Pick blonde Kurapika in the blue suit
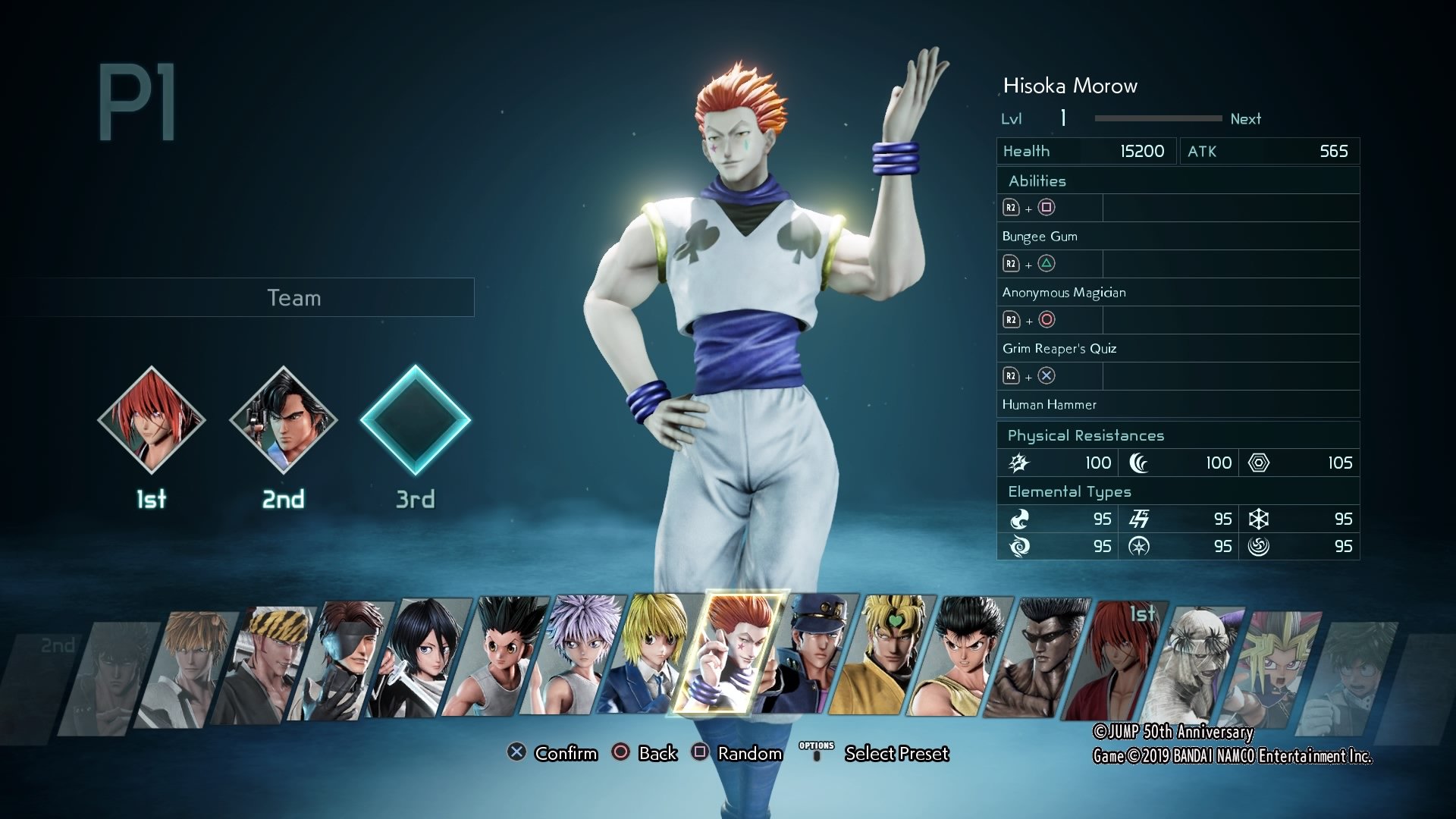 (x=651, y=654)
